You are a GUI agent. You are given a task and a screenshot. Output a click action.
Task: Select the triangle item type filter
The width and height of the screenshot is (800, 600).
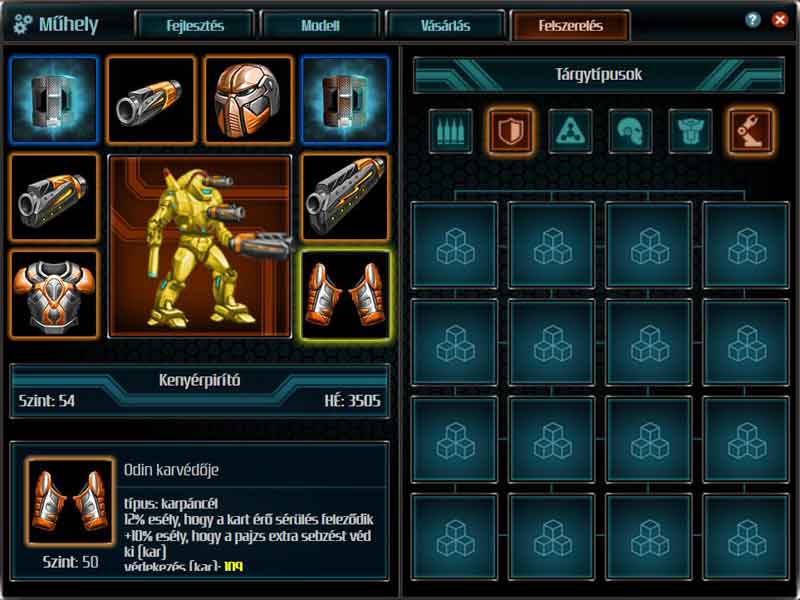pyautogui.click(x=570, y=131)
